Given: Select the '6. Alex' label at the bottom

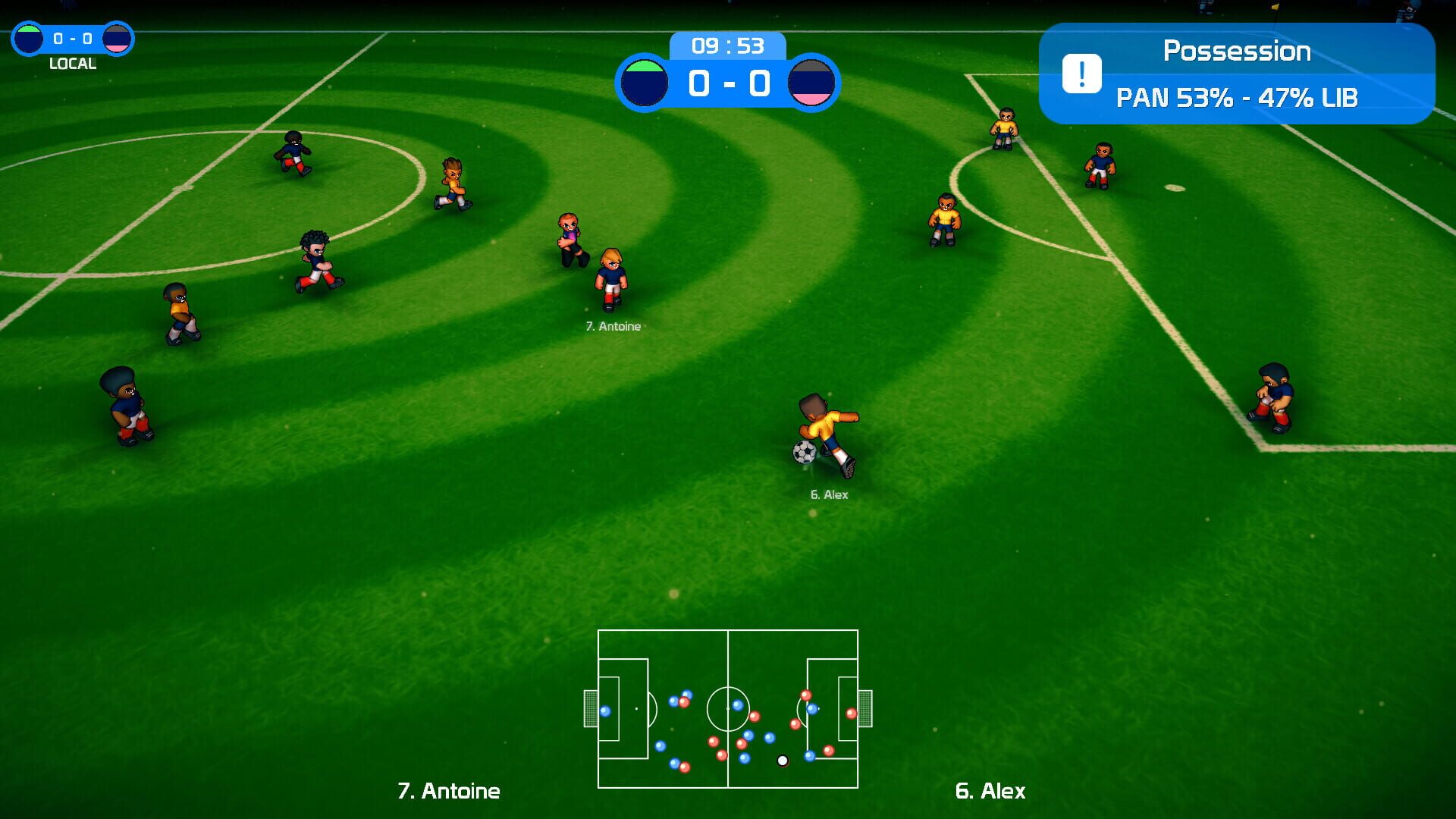Looking at the screenshot, I should (x=990, y=792).
